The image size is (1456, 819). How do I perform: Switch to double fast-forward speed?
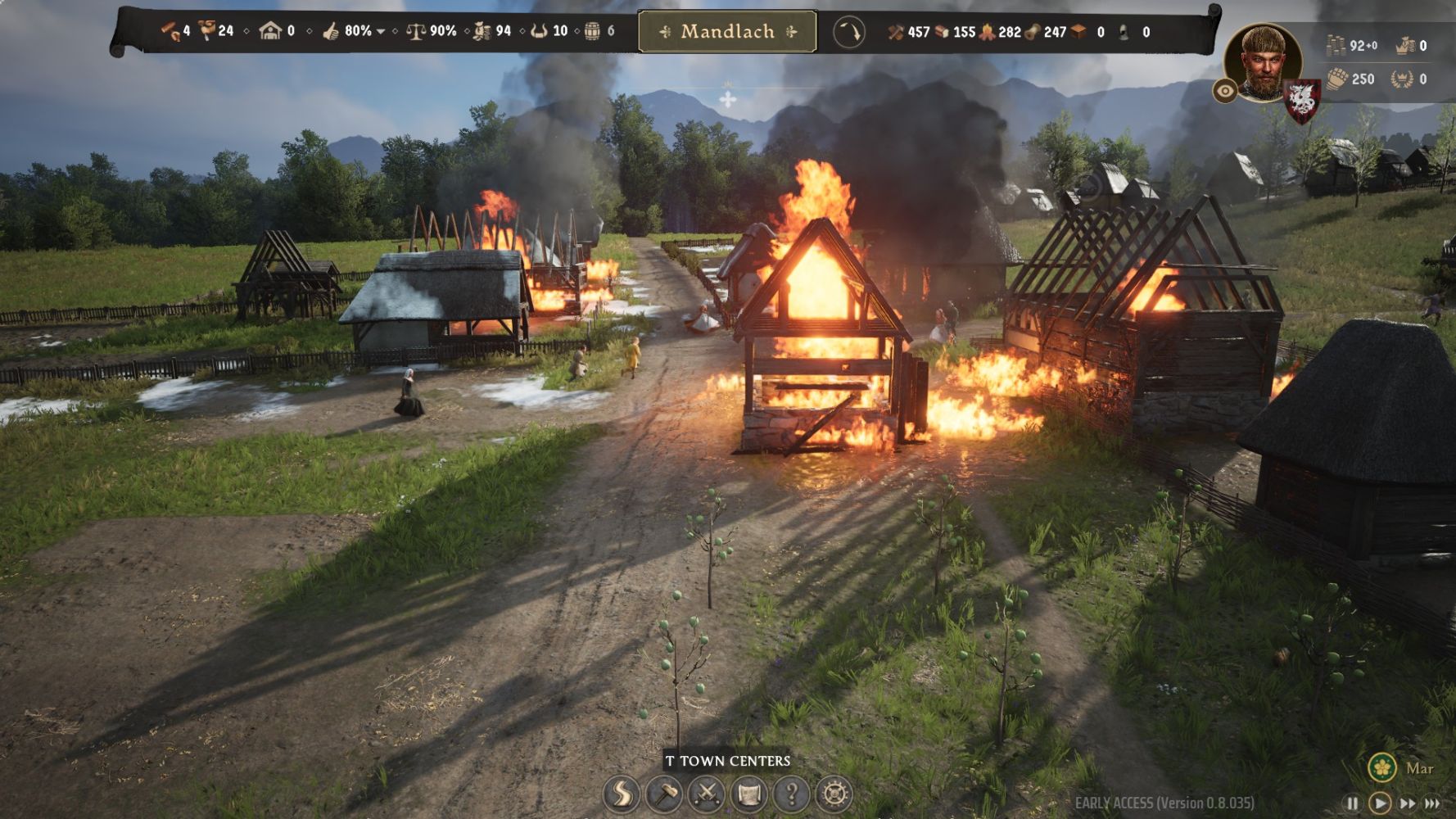1407,803
